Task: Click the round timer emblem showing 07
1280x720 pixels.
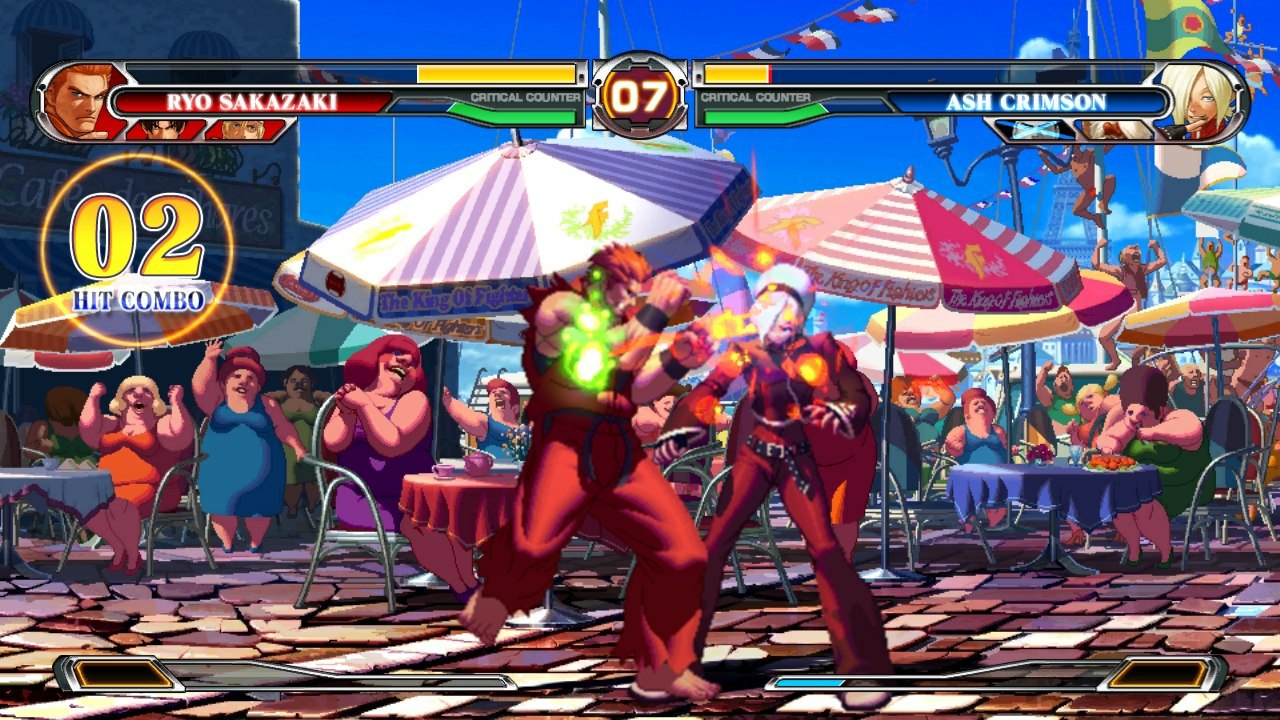Action: [642, 96]
